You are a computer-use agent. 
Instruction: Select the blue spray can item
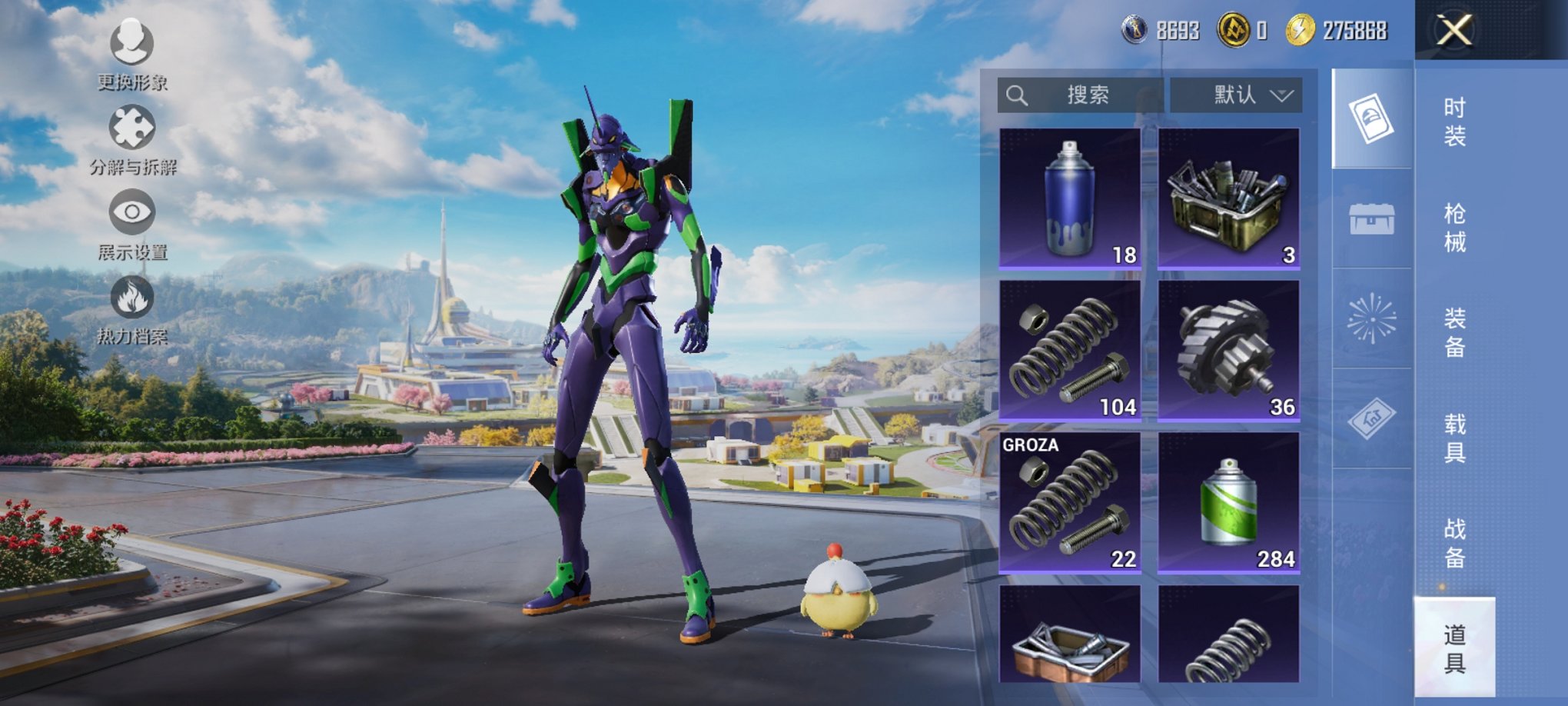(x=1069, y=198)
